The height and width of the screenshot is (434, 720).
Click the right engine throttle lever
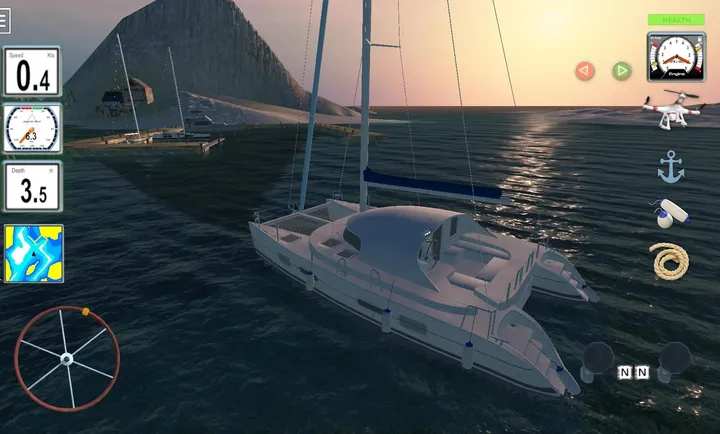click(x=674, y=360)
